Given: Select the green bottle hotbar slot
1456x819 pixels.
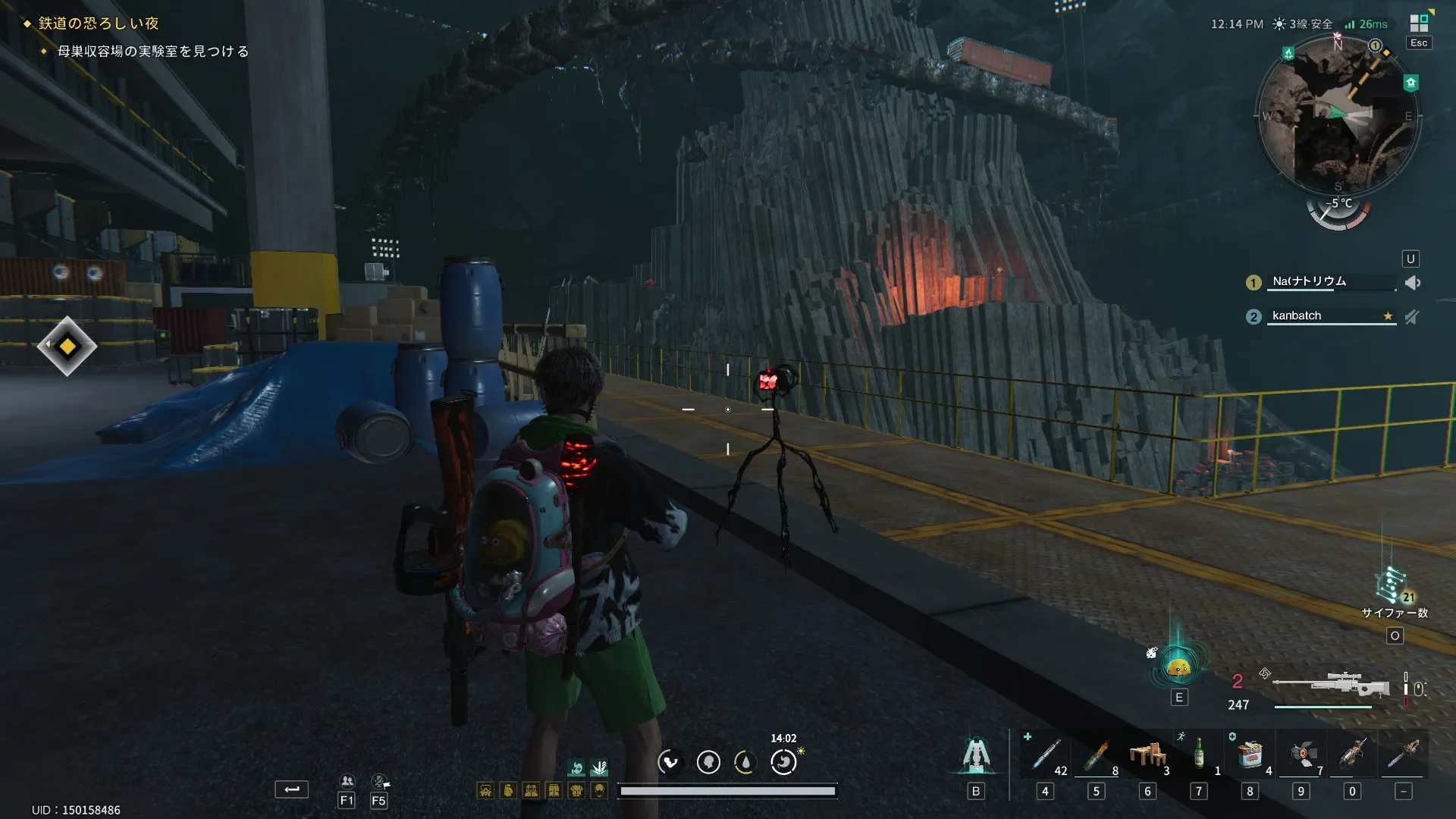Looking at the screenshot, I should click(1199, 755).
